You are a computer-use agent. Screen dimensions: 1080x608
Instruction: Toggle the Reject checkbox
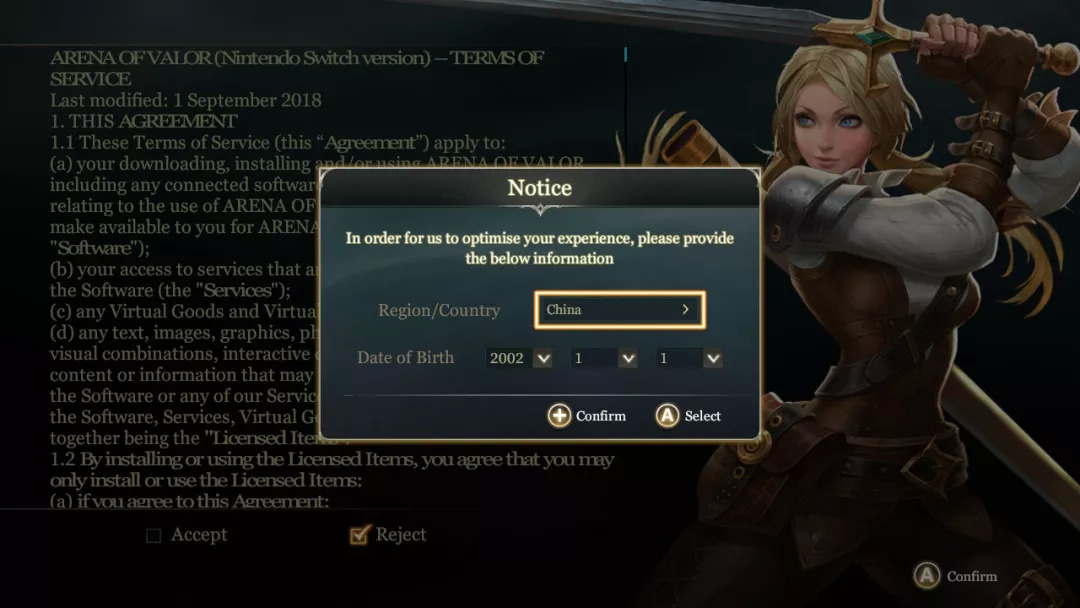(x=360, y=536)
